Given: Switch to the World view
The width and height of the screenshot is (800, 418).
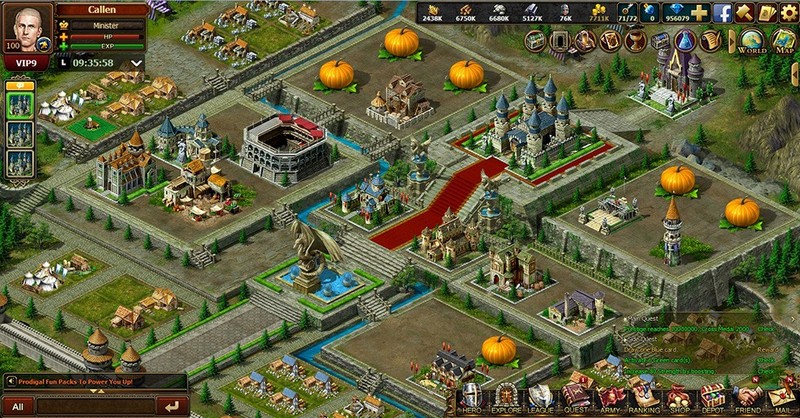Looking at the screenshot, I should tap(752, 42).
